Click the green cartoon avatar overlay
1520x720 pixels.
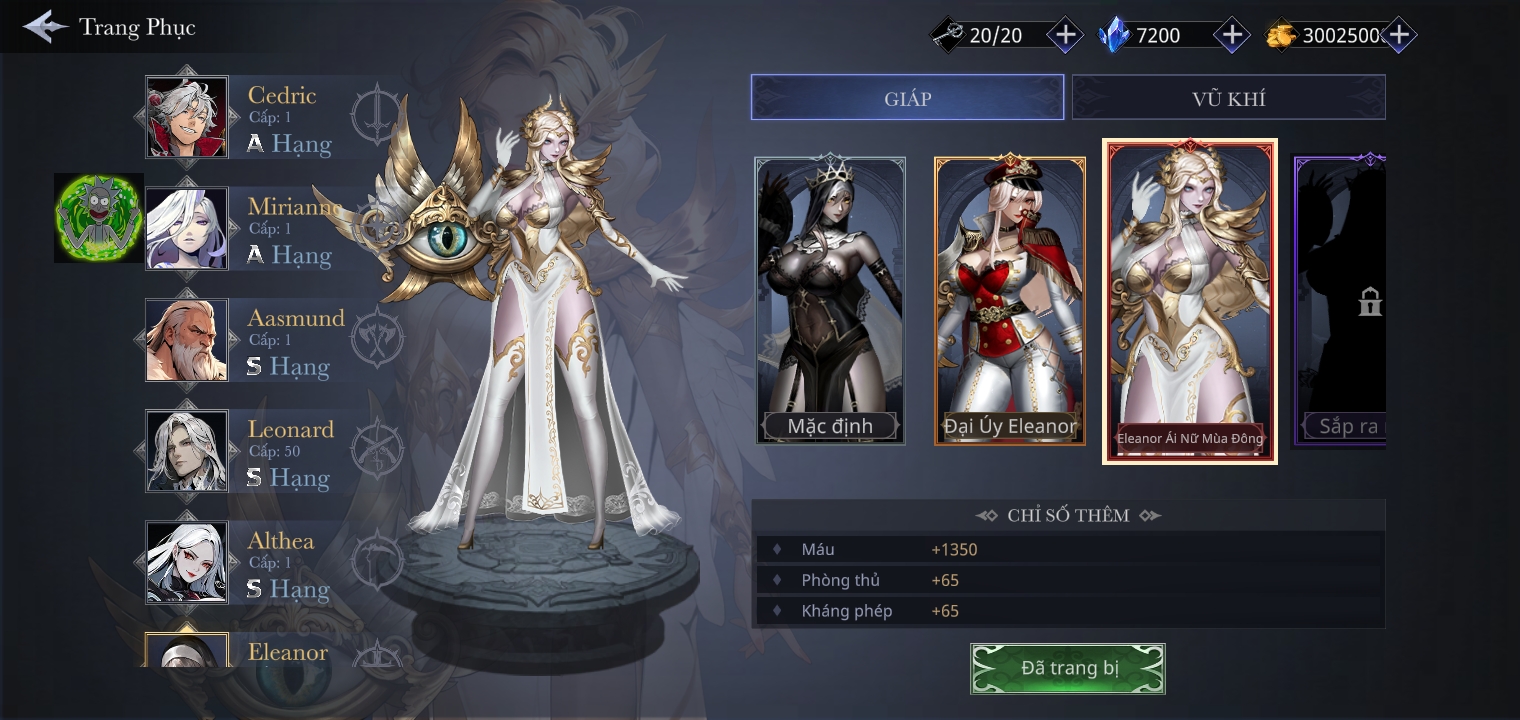click(98, 218)
